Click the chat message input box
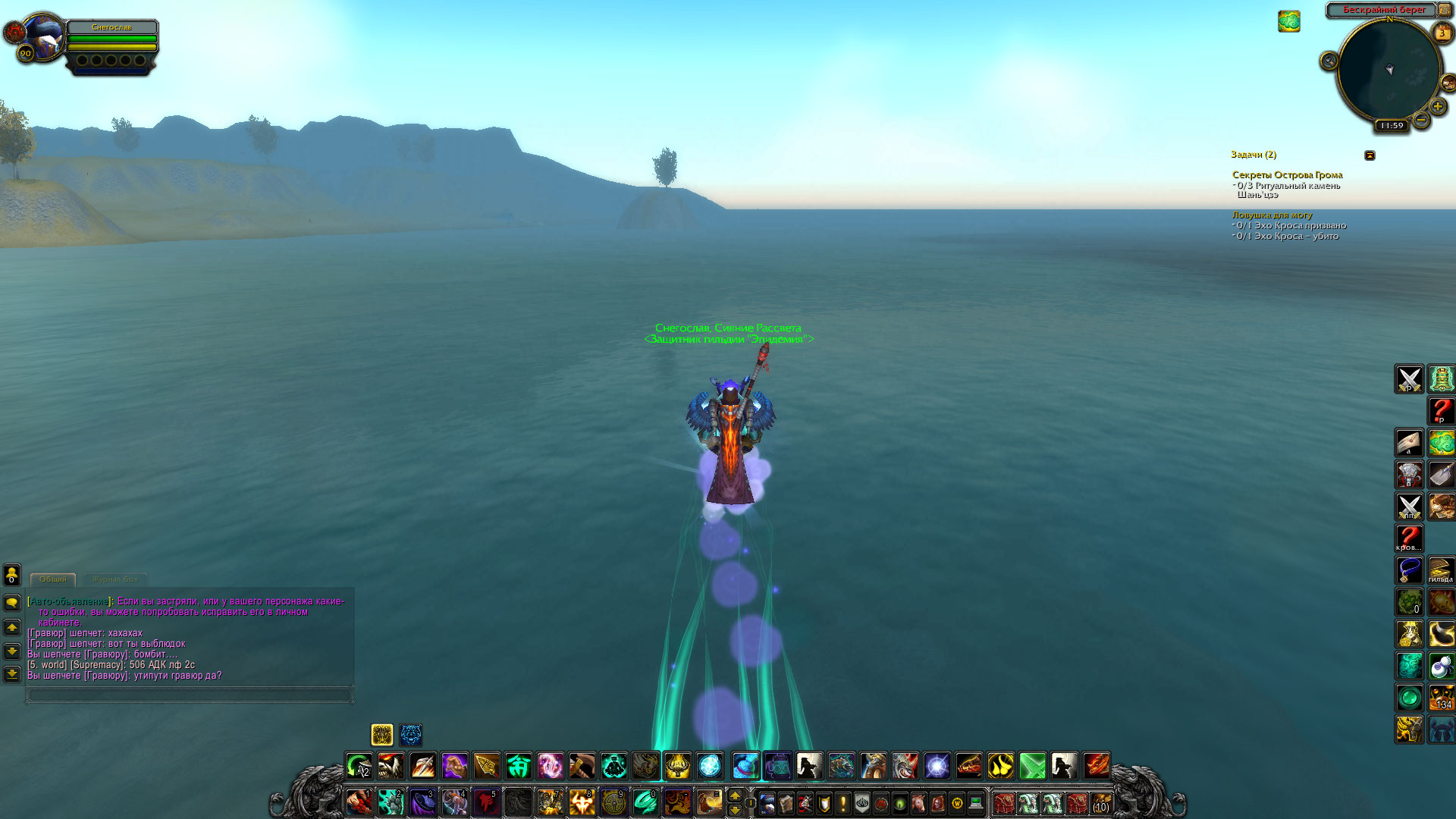 (190, 695)
